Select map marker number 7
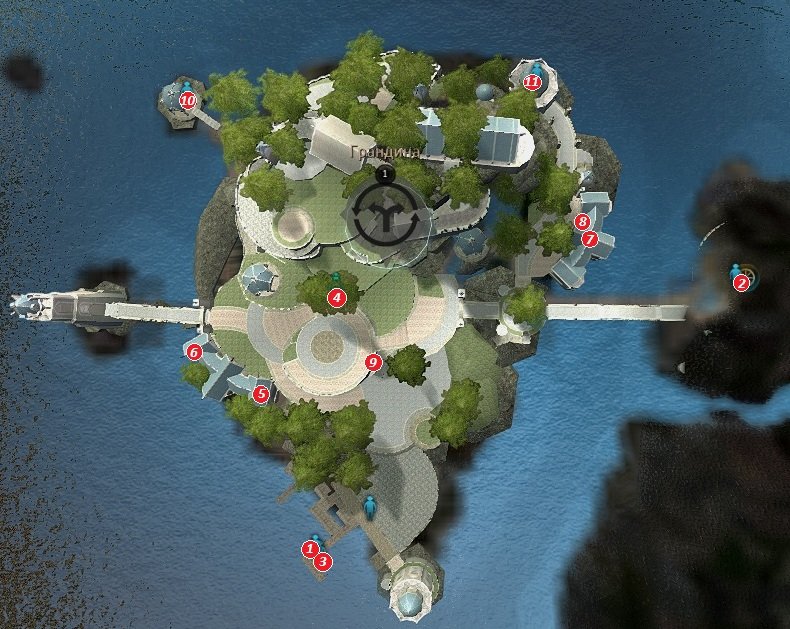Viewport: 790px width, 629px height. [589, 240]
